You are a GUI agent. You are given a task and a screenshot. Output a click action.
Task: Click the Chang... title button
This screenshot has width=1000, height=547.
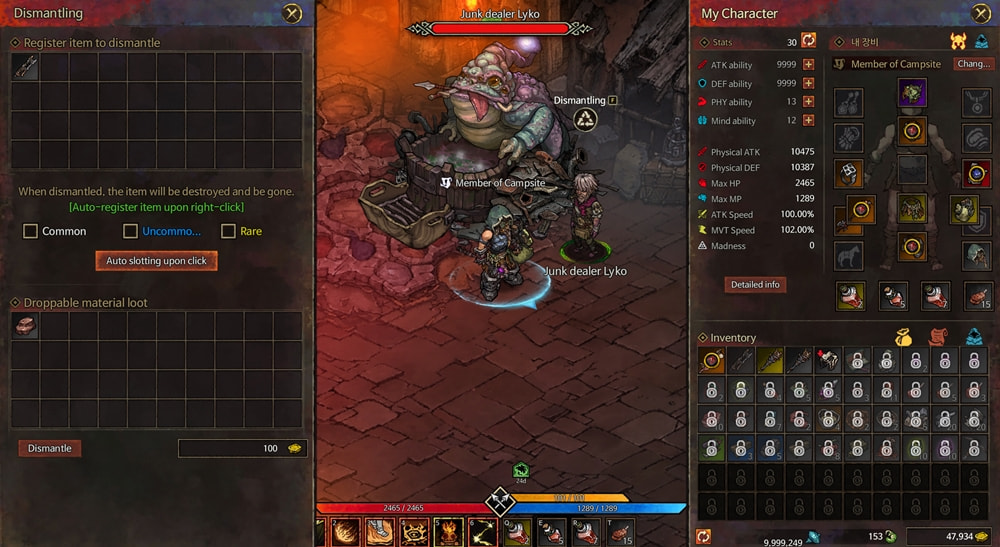[973, 64]
